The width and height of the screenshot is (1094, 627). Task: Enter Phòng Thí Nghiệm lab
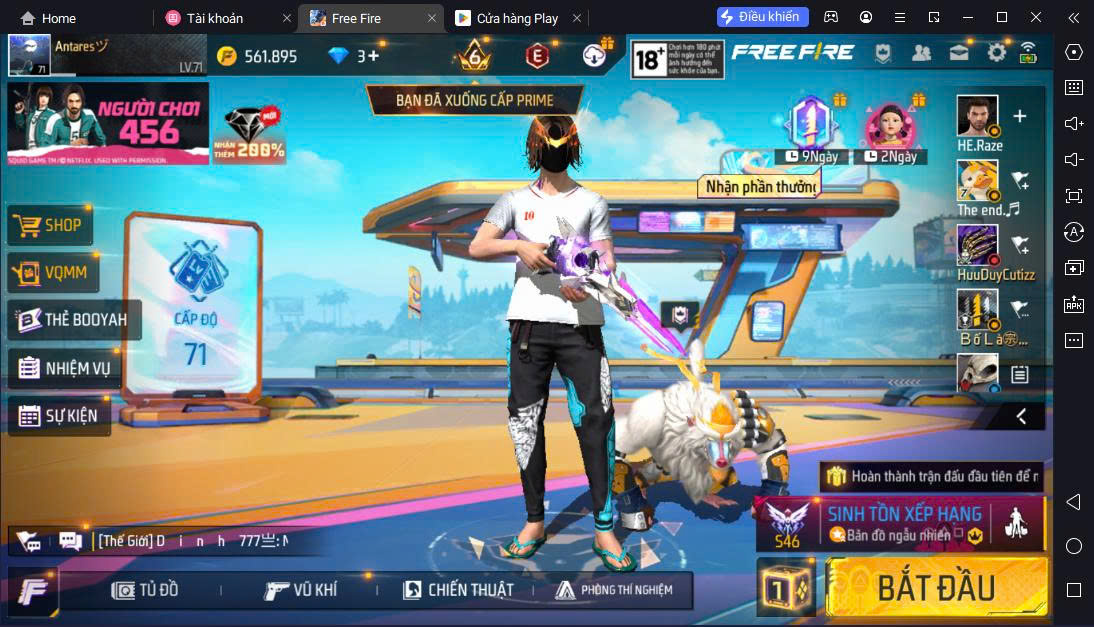(x=613, y=590)
